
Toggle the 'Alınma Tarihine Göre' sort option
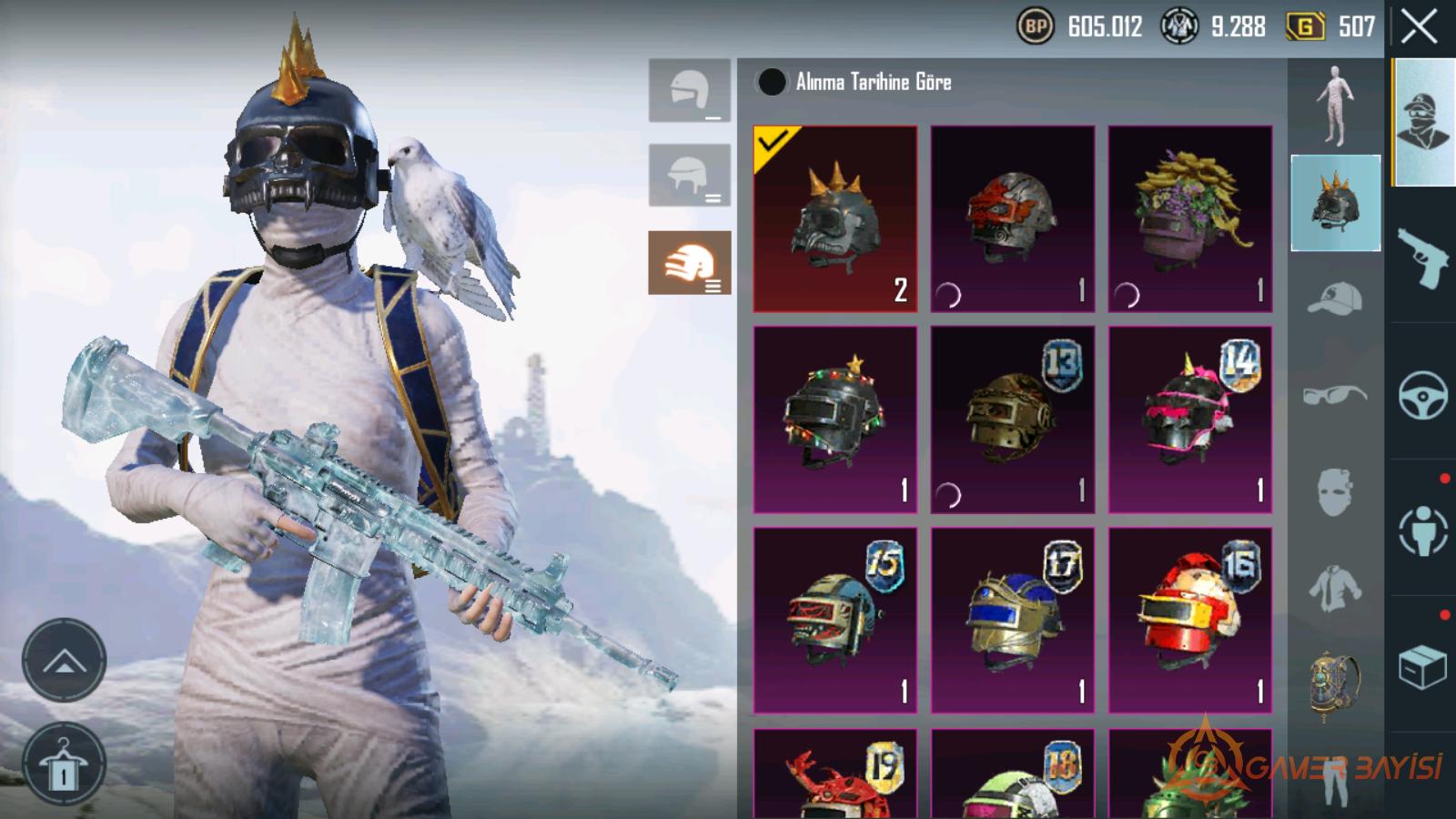(772, 82)
